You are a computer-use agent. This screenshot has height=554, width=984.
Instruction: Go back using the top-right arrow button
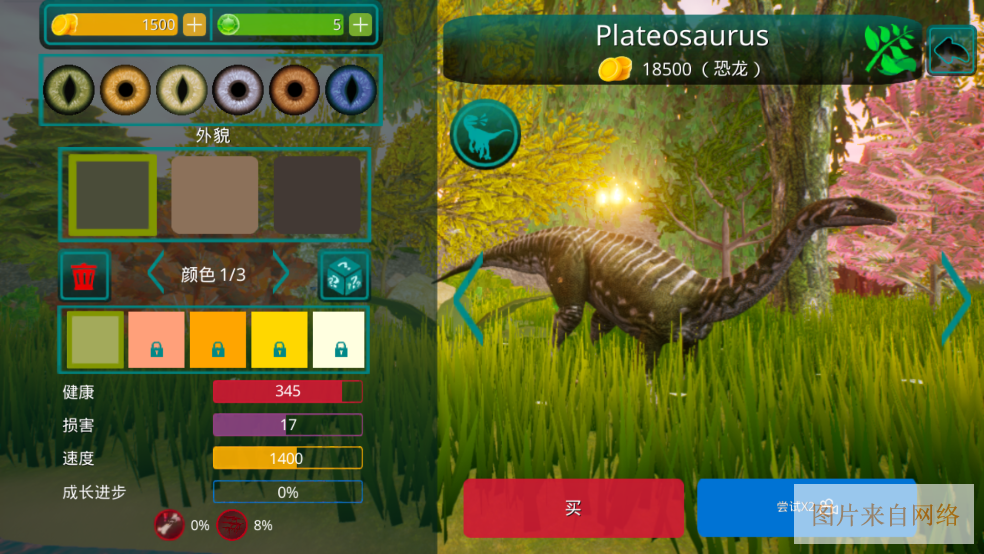tap(951, 50)
